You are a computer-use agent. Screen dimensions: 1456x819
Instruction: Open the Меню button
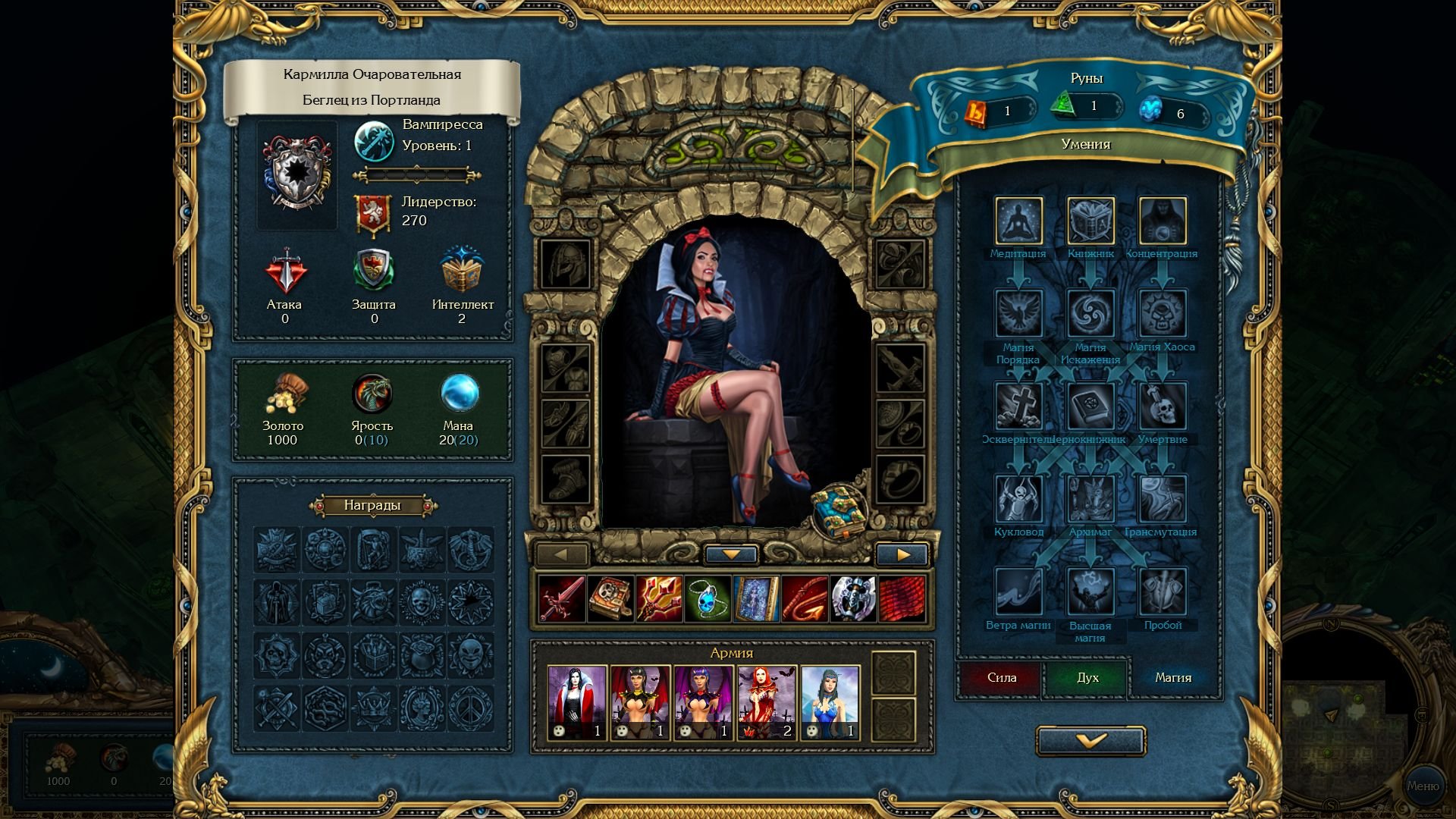coord(1423,786)
